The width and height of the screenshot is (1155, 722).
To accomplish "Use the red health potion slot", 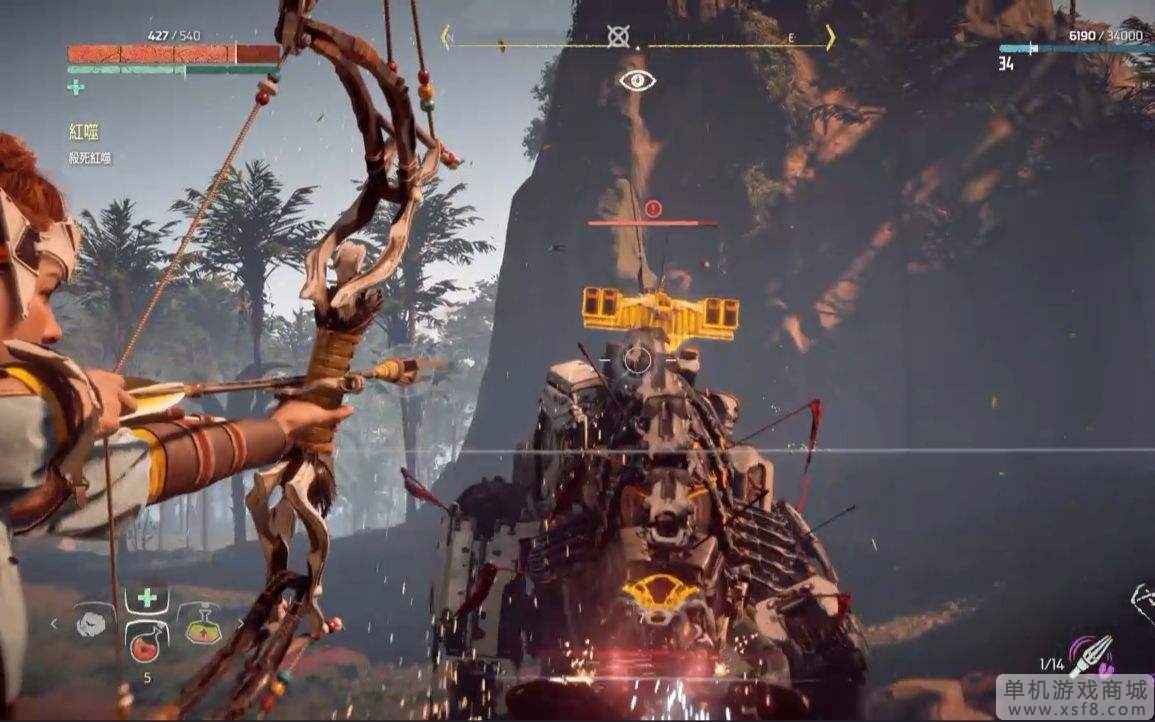I will 146,641.
